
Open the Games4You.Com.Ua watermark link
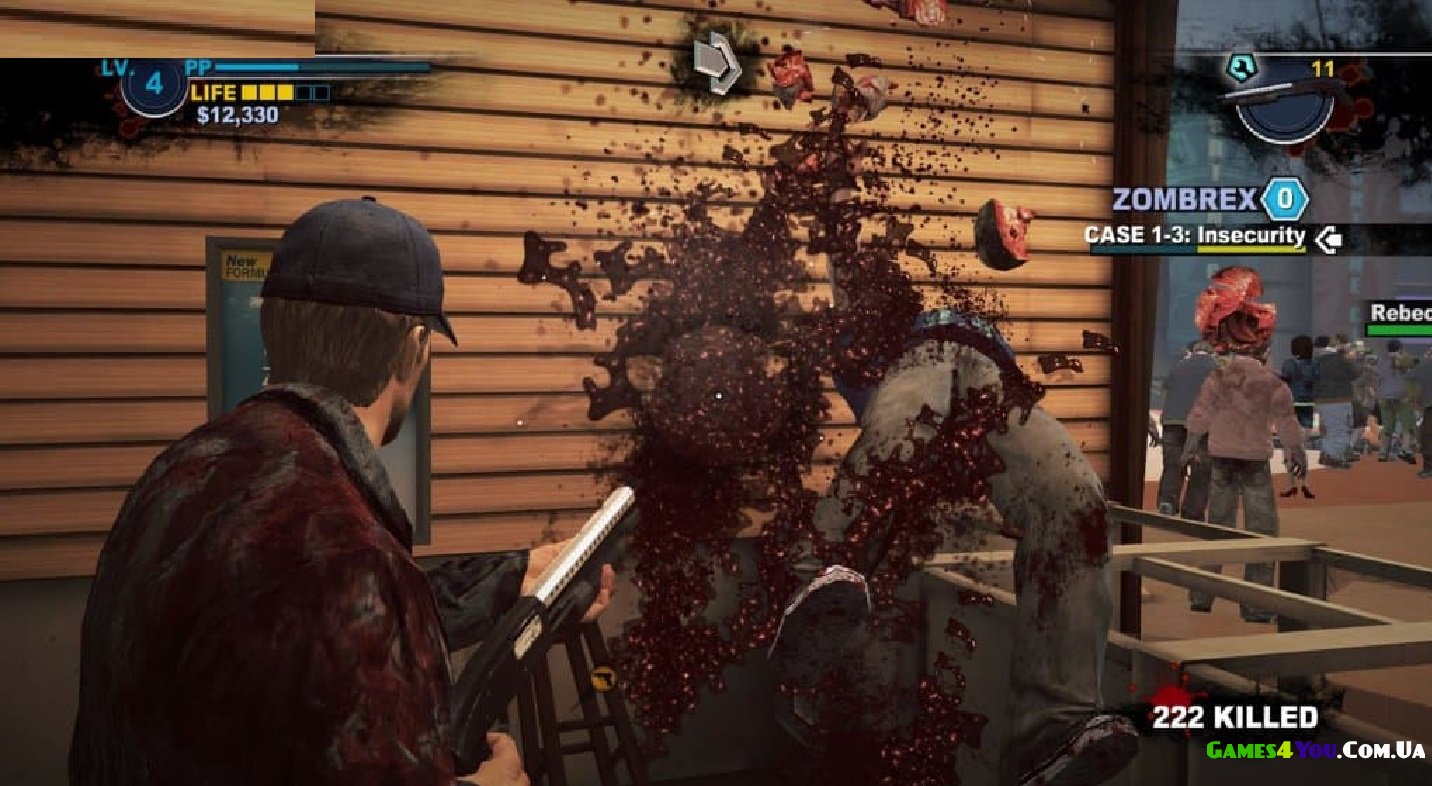1315,750
